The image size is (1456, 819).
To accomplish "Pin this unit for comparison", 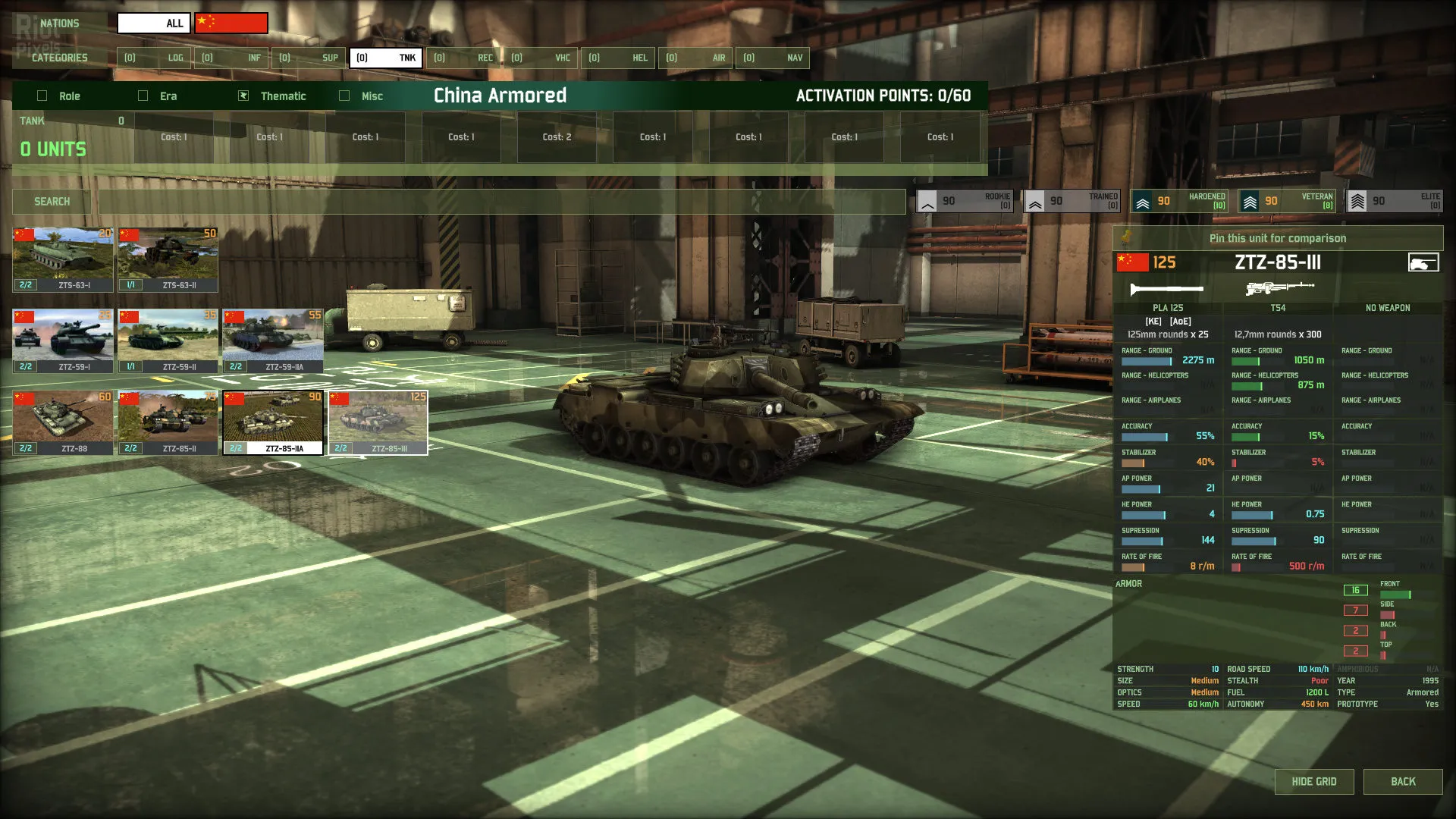I will (x=1278, y=238).
